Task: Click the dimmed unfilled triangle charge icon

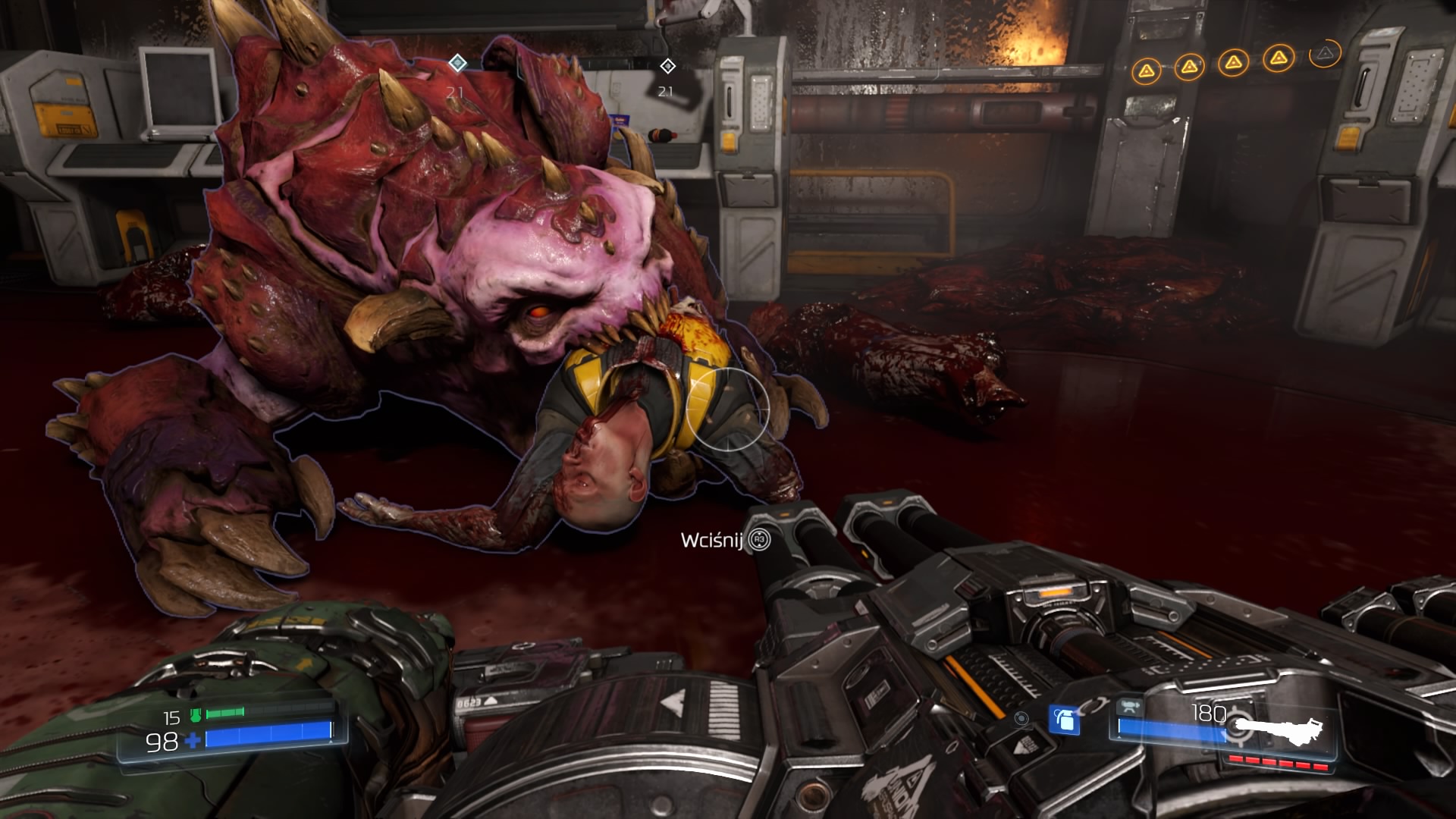Action: (x=1324, y=53)
